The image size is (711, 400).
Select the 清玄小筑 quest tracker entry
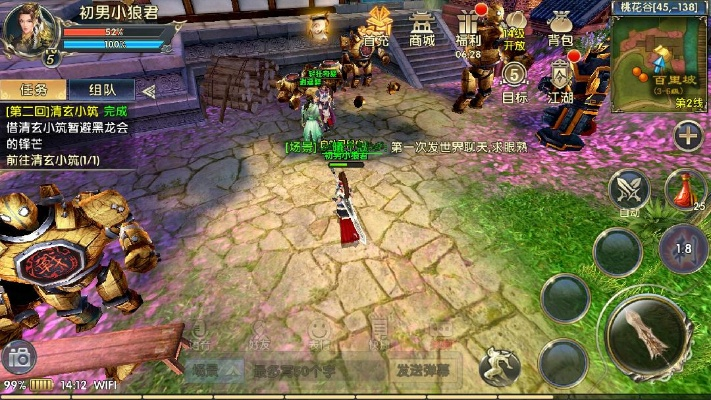click(70, 127)
